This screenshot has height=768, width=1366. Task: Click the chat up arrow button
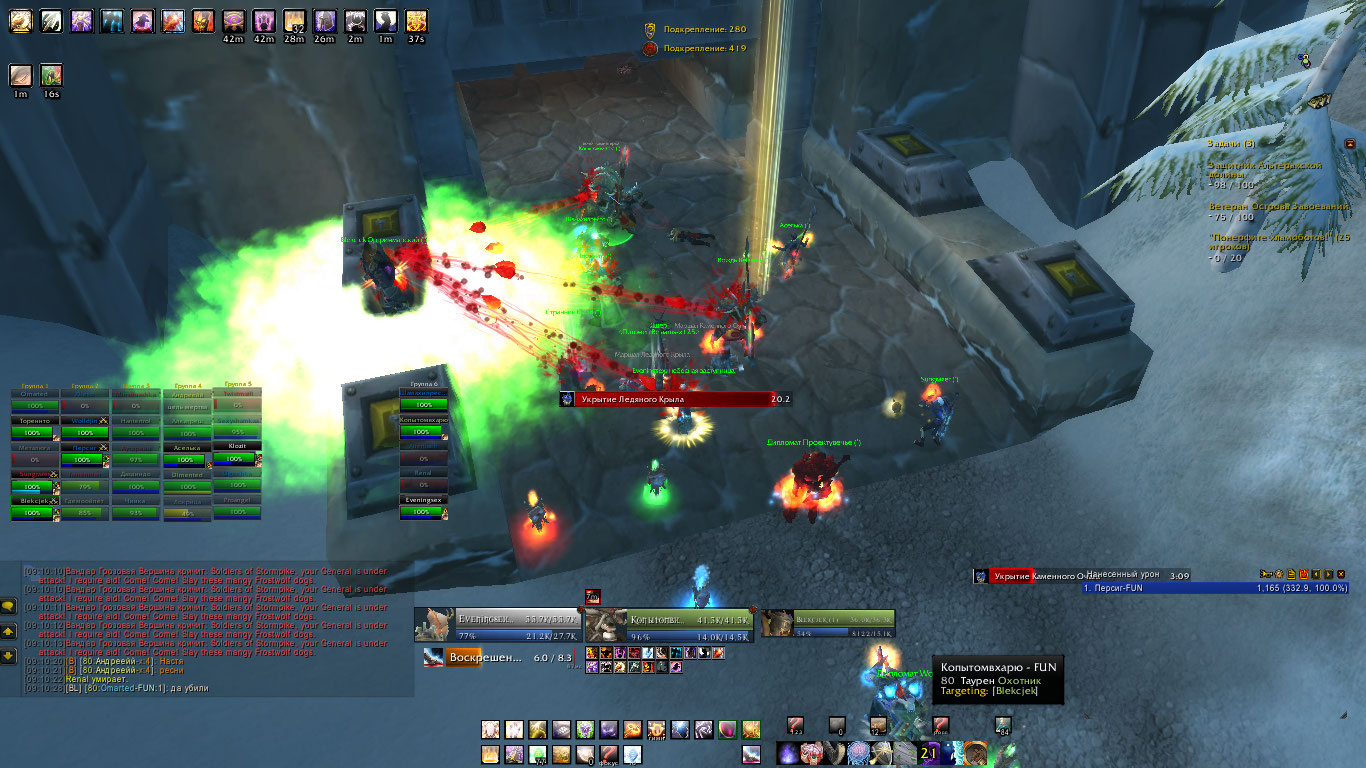[8, 631]
